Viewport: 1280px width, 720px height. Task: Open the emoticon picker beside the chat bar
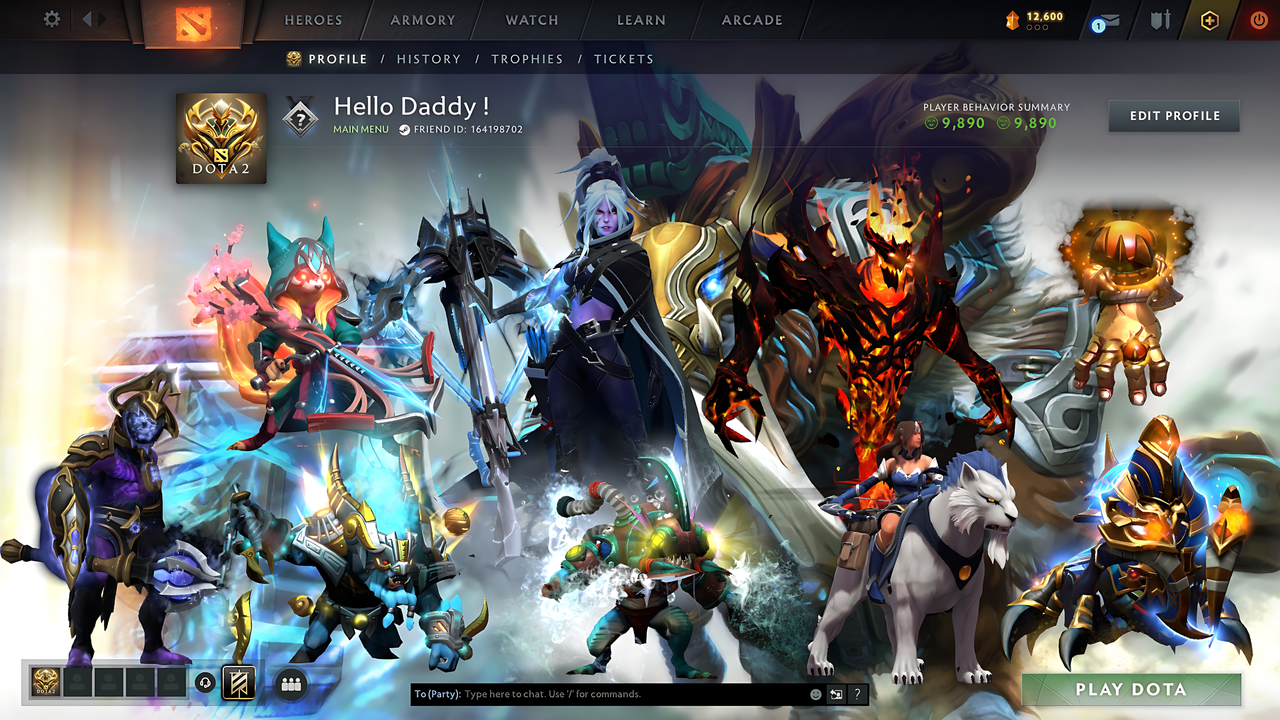pyautogui.click(x=816, y=693)
